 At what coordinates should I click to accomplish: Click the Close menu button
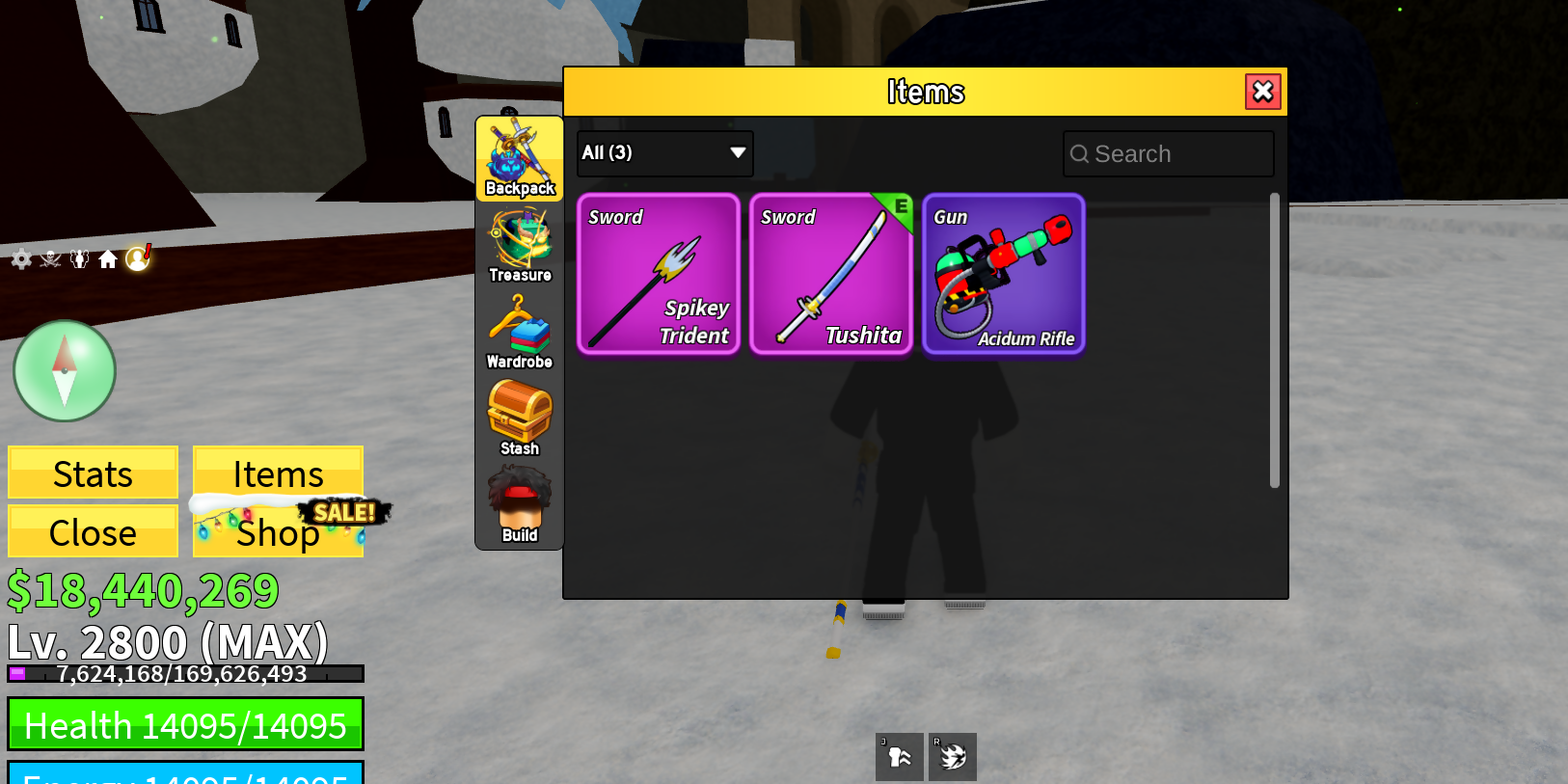click(93, 531)
